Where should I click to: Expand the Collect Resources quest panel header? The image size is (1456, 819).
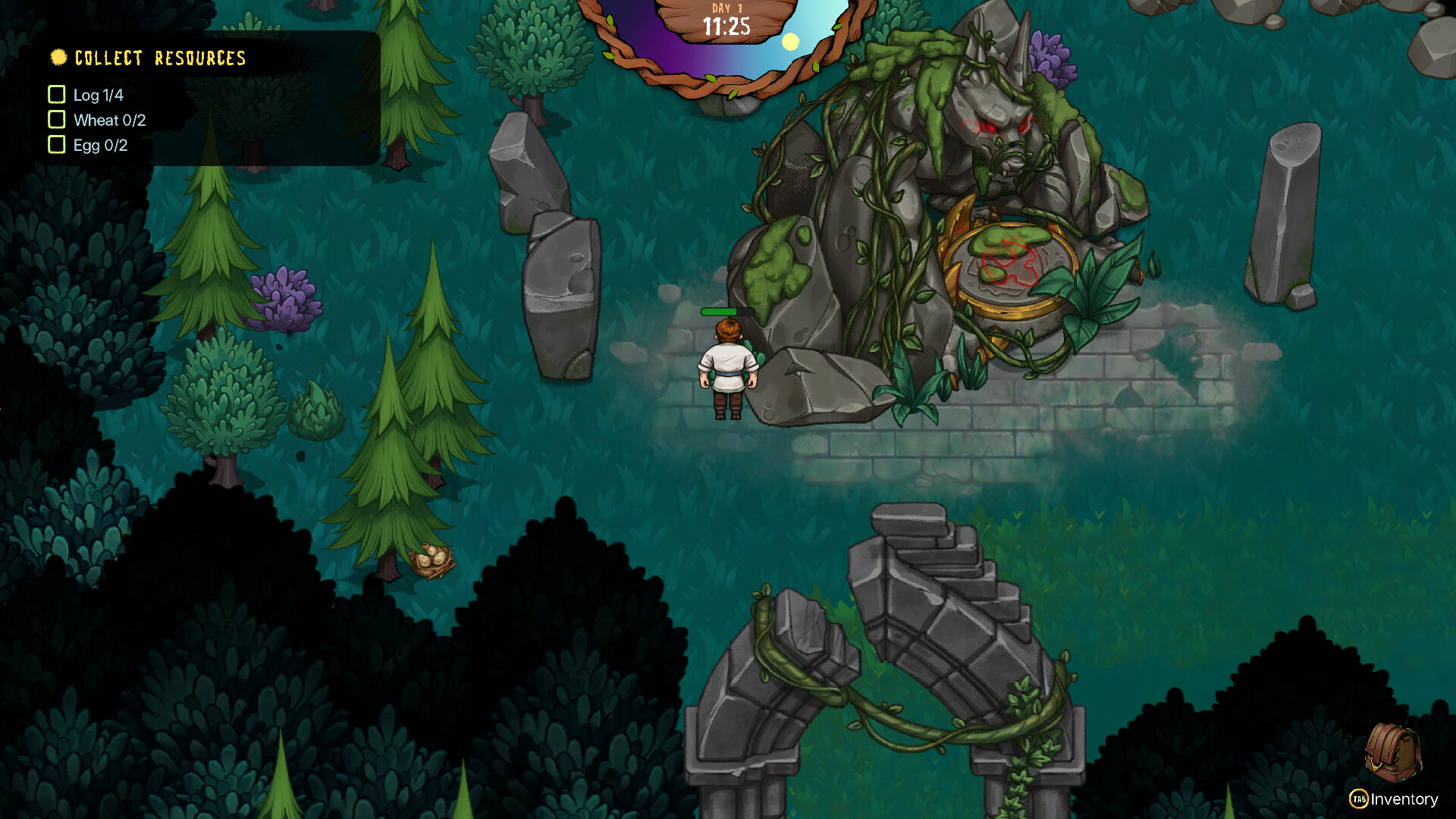(159, 57)
